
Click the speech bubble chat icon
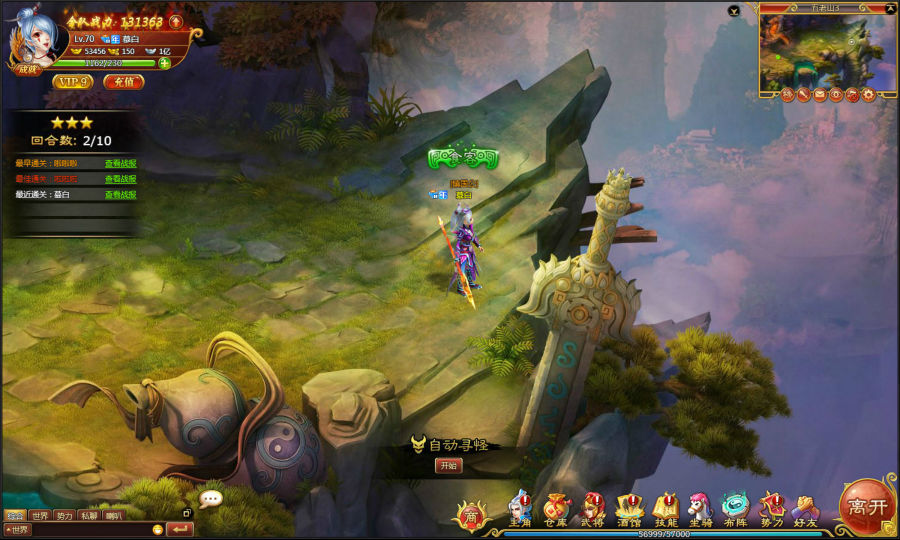point(210,498)
